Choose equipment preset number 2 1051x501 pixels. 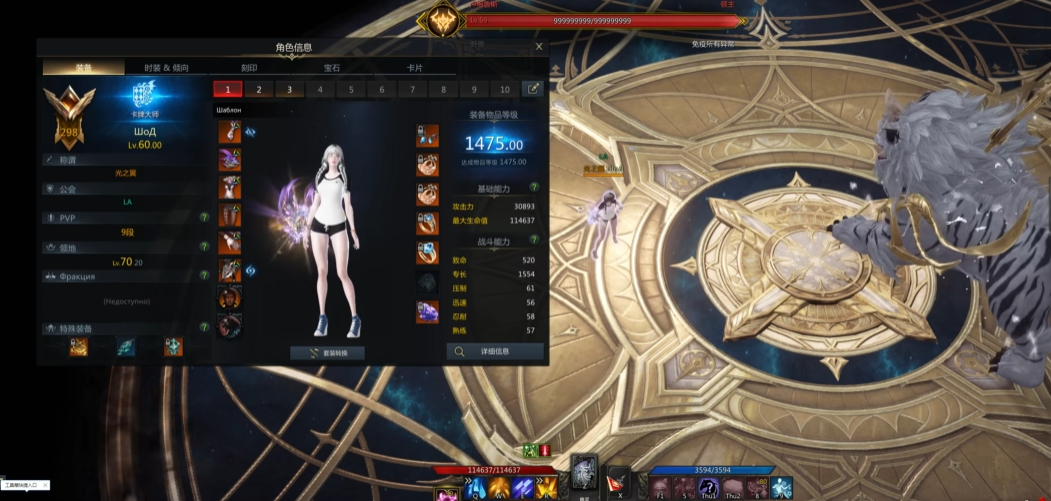[x=258, y=89]
